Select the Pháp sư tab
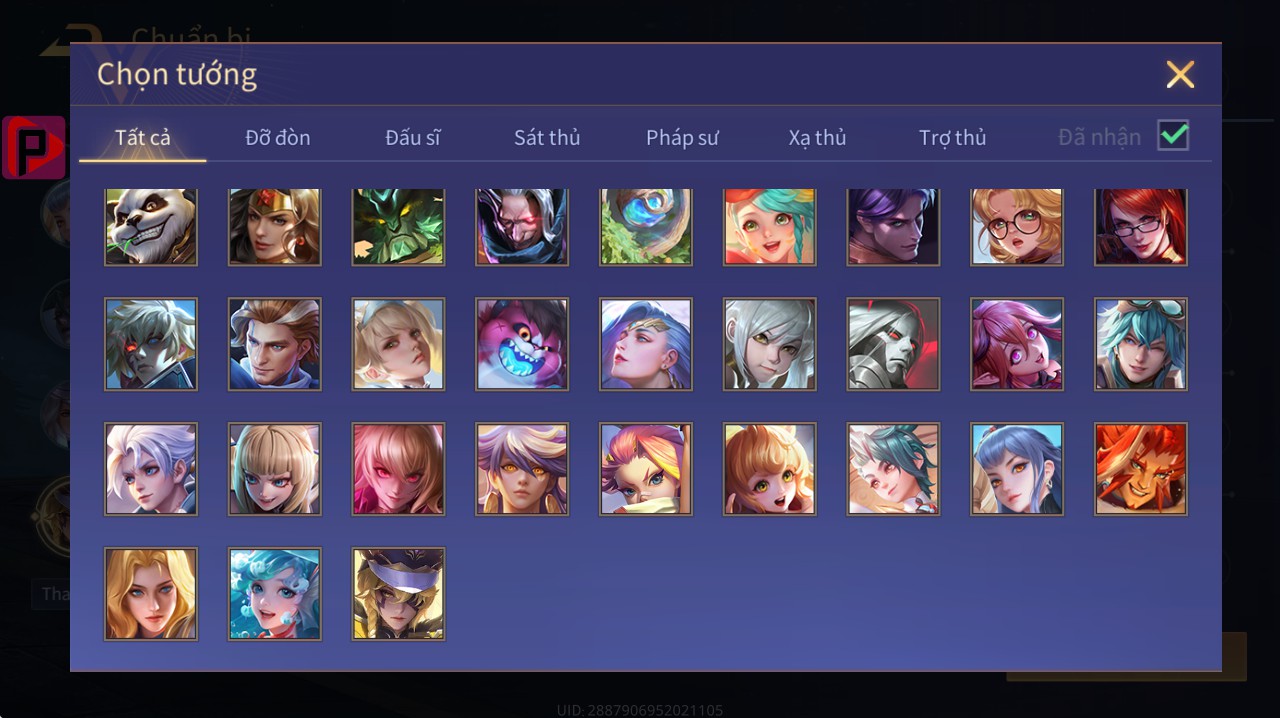 [682, 137]
